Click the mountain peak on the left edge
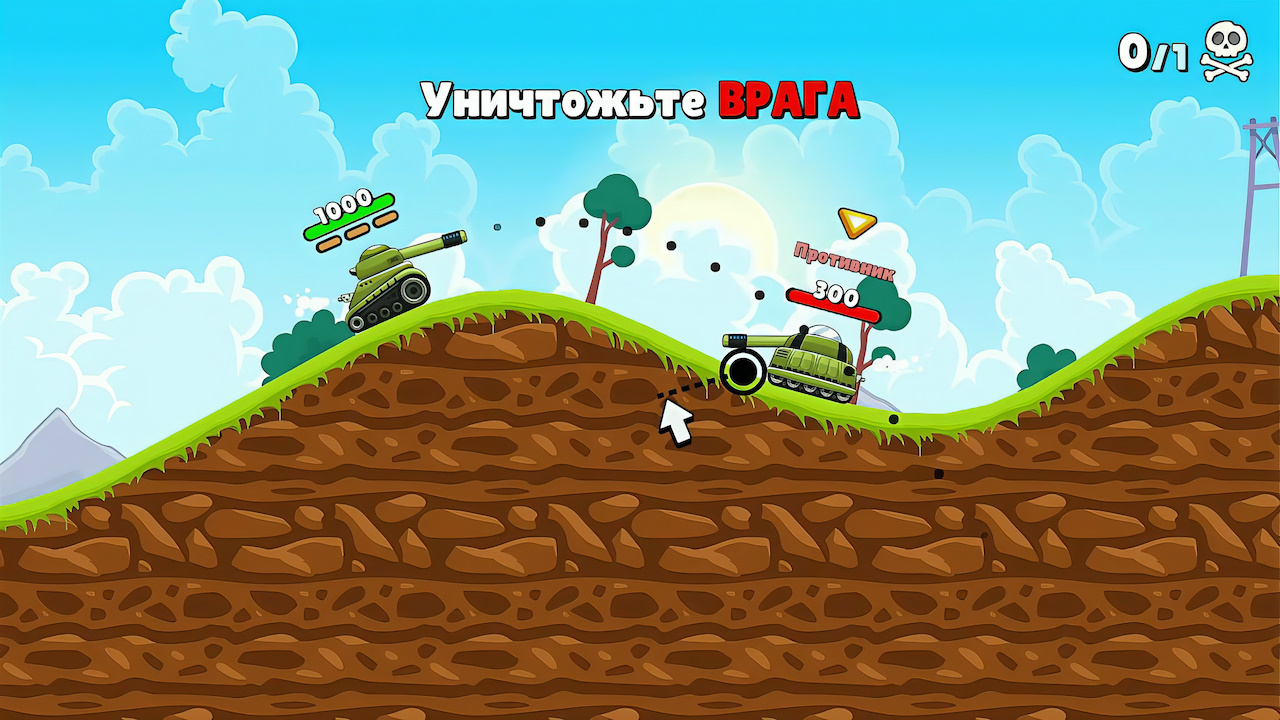The image size is (1280, 720). coord(55,420)
